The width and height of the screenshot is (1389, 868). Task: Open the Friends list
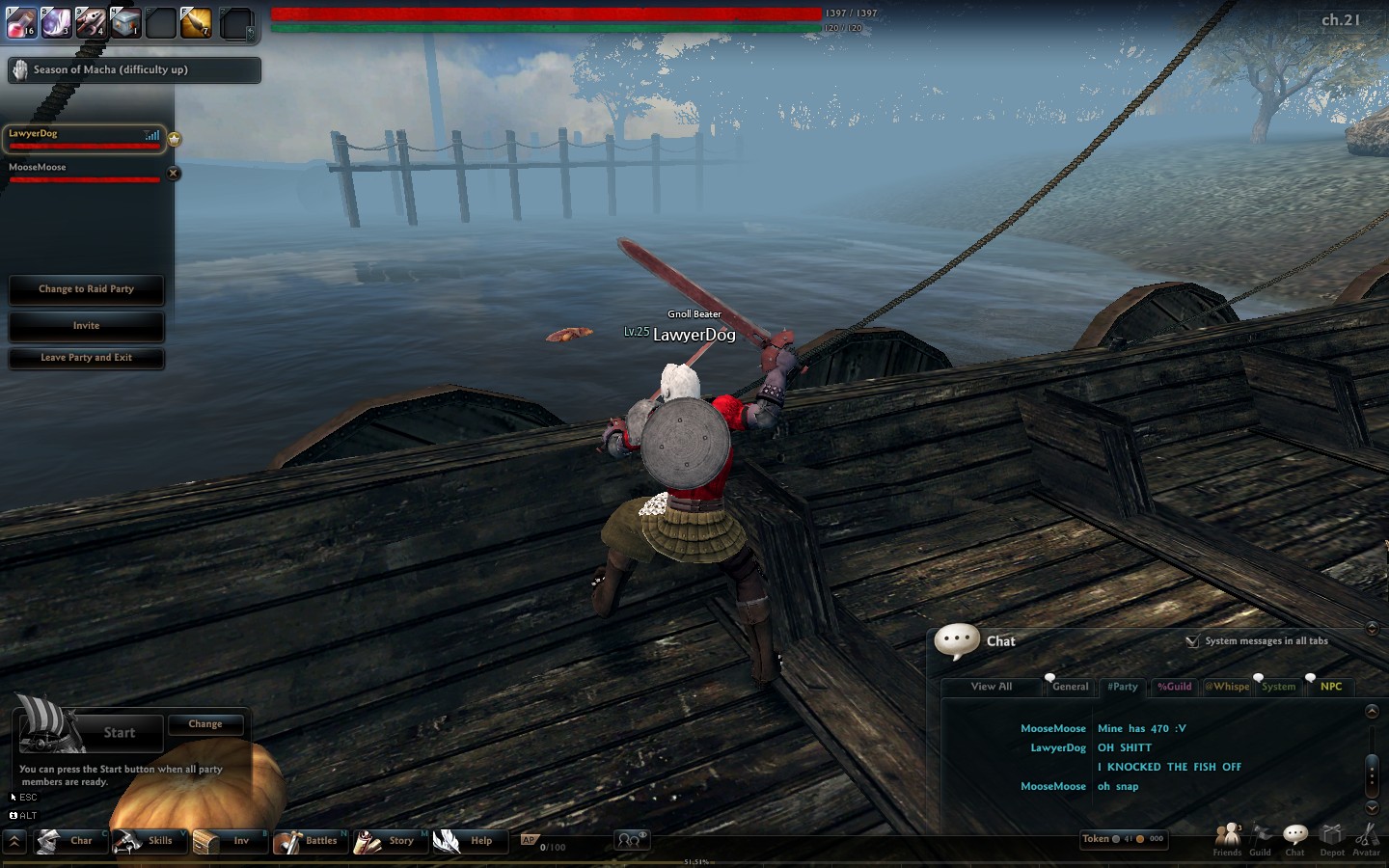[1227, 837]
